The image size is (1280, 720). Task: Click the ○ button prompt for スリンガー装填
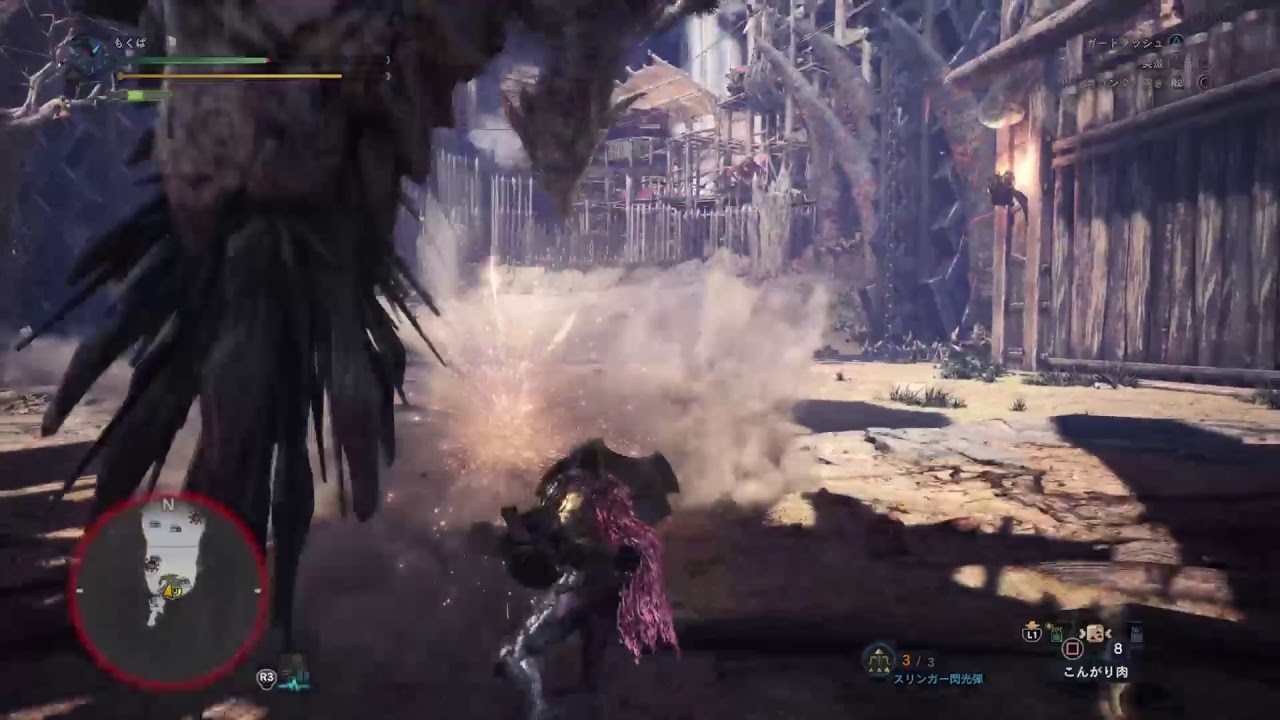pos(1203,84)
